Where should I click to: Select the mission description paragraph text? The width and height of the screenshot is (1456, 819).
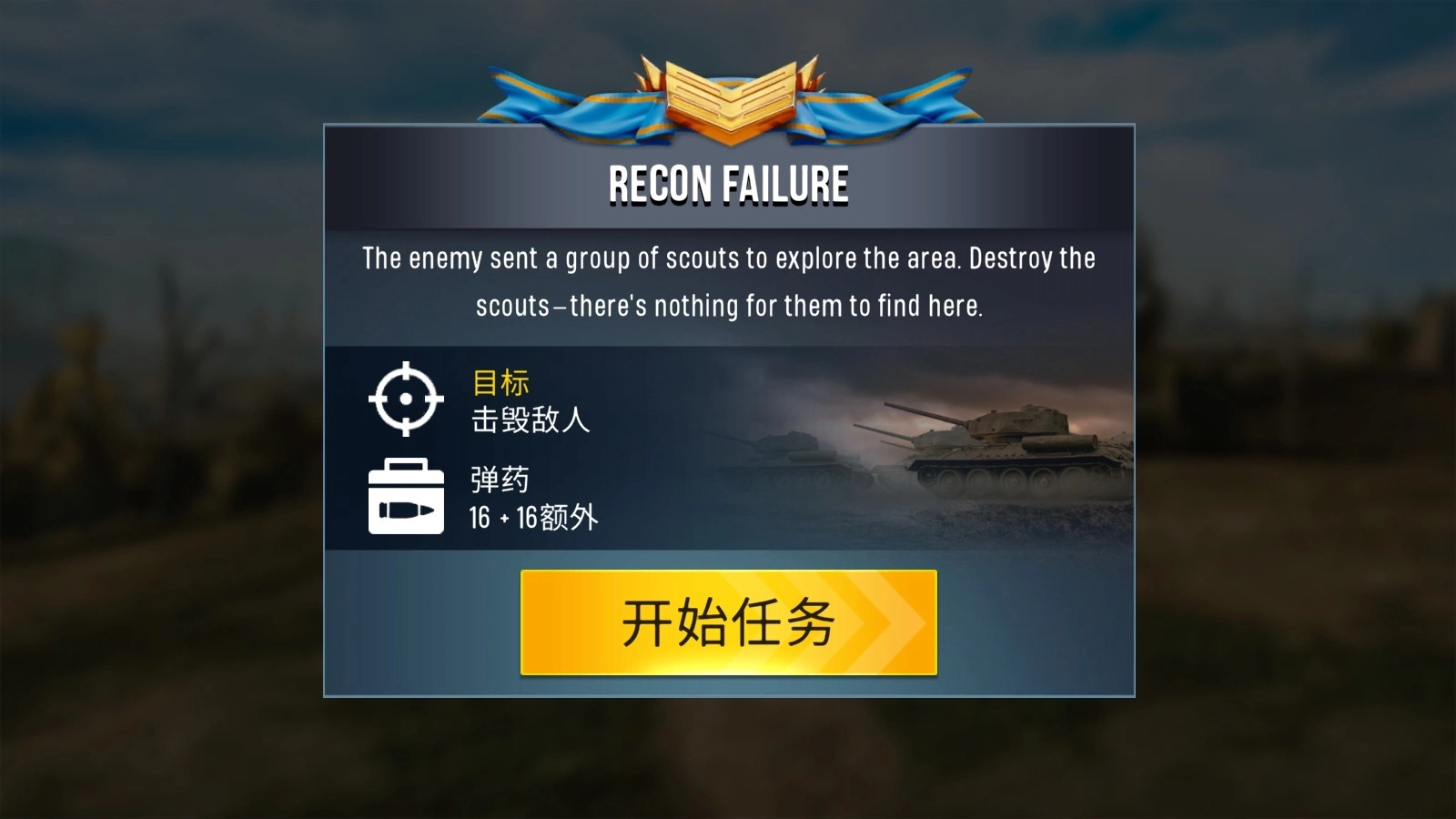click(x=727, y=280)
